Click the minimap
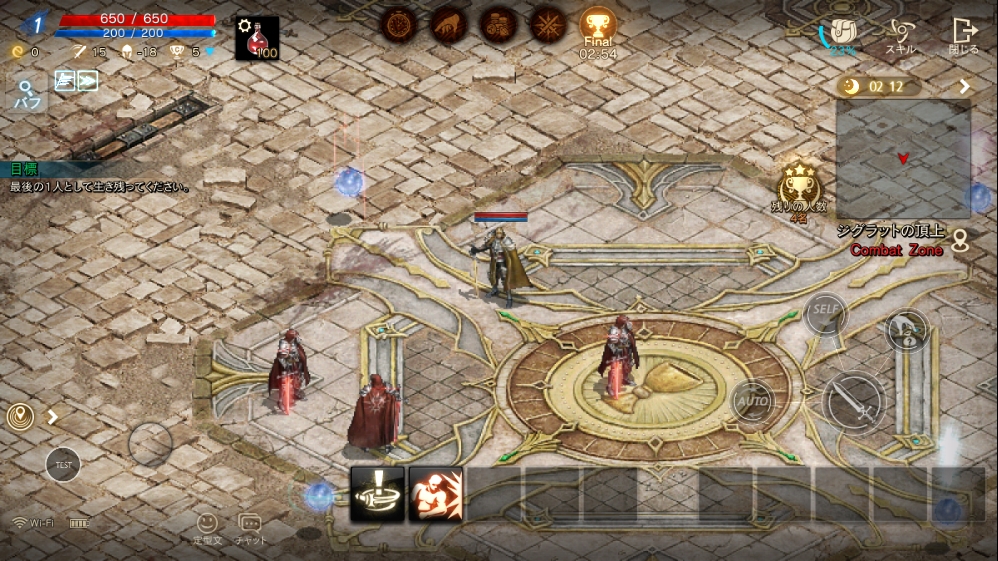998x561 pixels. [903, 158]
